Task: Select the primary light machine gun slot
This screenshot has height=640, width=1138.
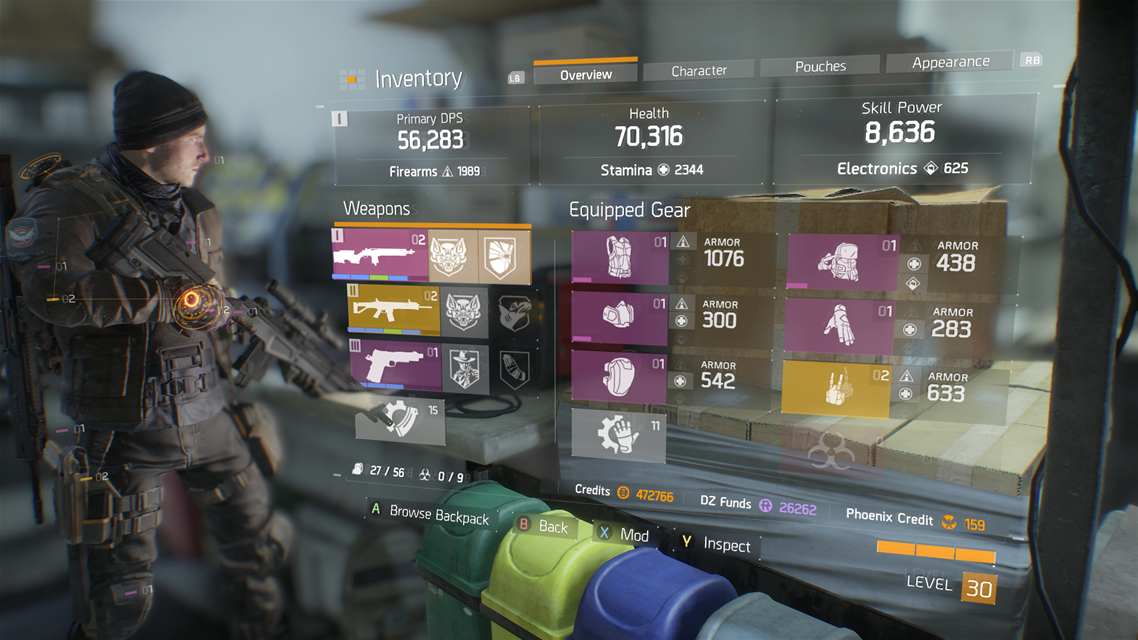Action: pyautogui.click(x=380, y=255)
